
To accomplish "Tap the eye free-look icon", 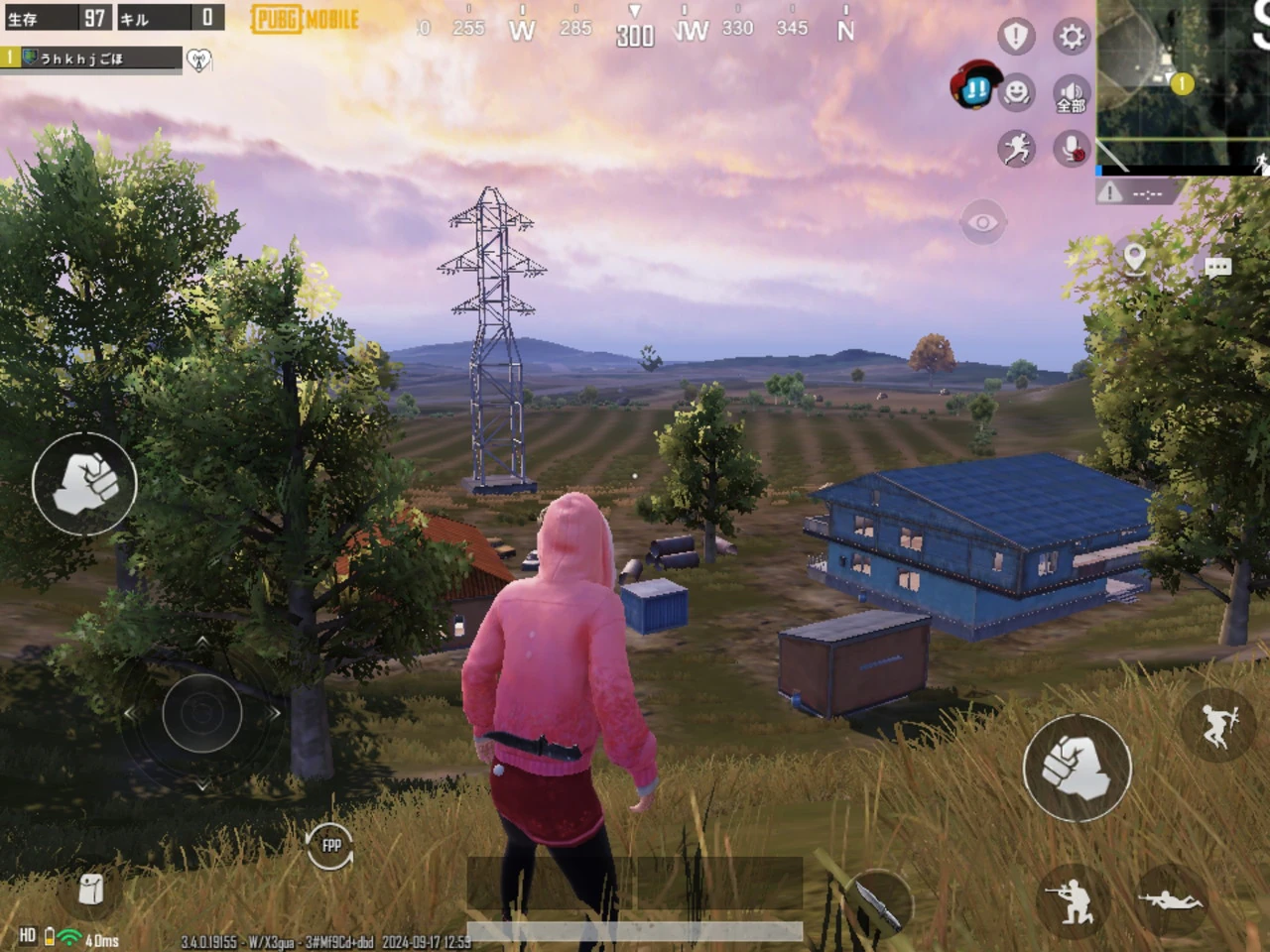I will click(982, 222).
